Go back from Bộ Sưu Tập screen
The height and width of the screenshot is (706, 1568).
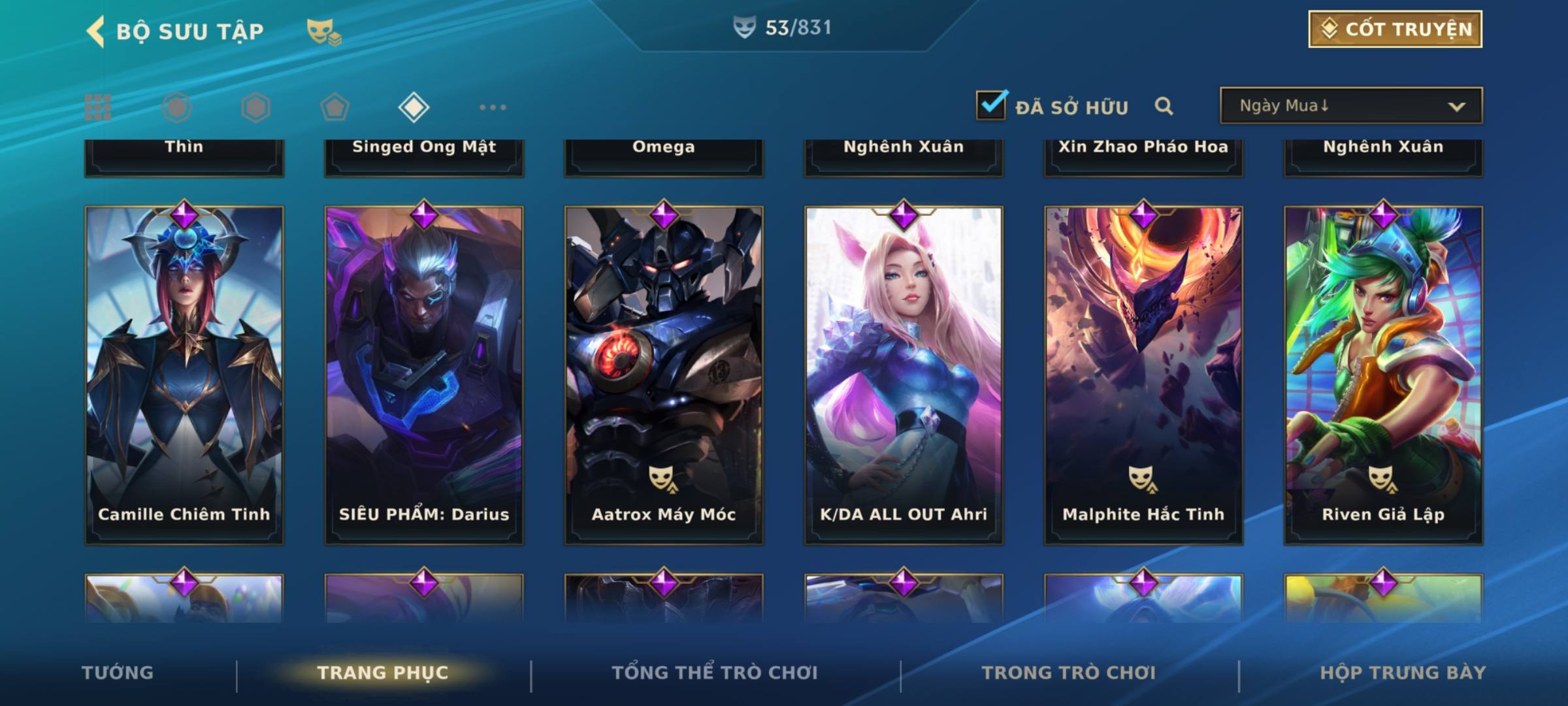tap(96, 31)
